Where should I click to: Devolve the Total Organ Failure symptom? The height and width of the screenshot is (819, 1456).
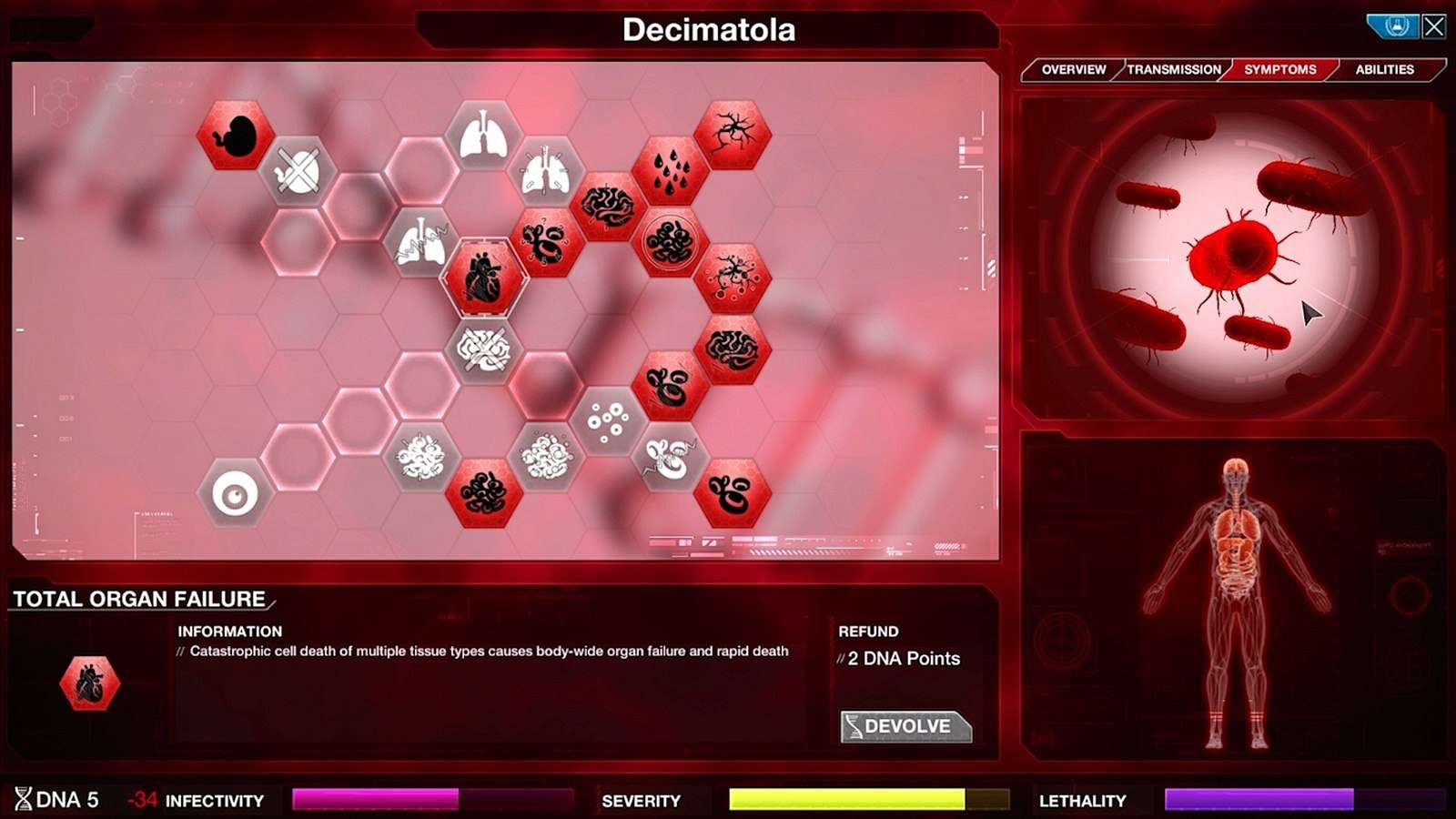pos(906,726)
